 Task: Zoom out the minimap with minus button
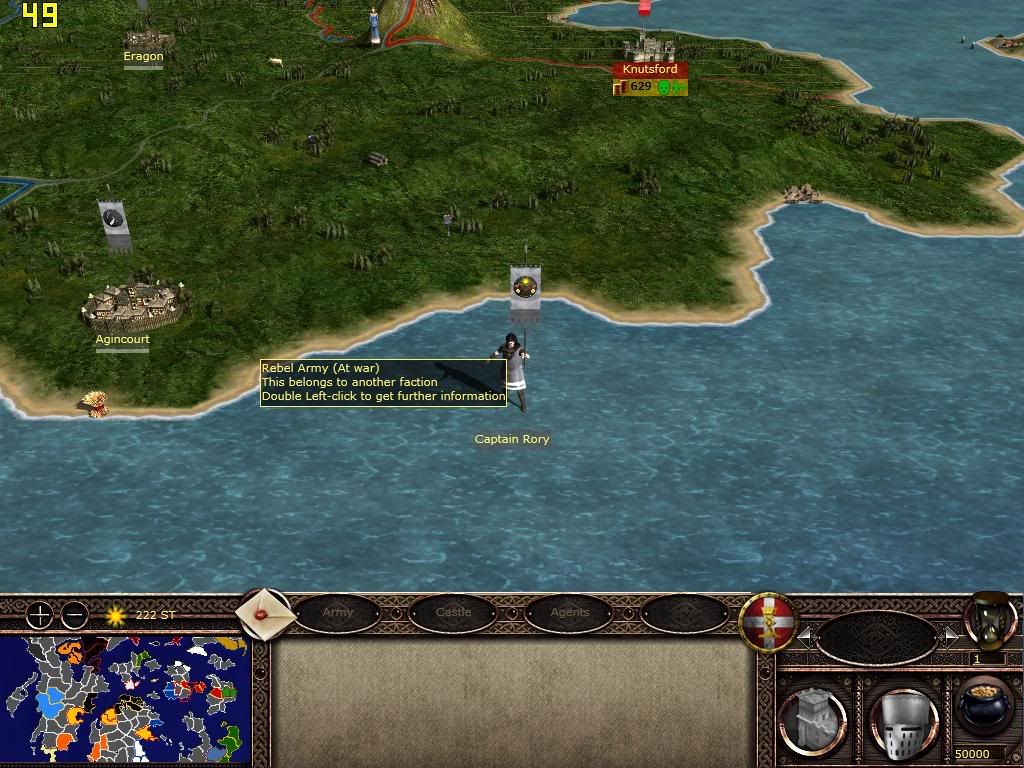[75, 615]
